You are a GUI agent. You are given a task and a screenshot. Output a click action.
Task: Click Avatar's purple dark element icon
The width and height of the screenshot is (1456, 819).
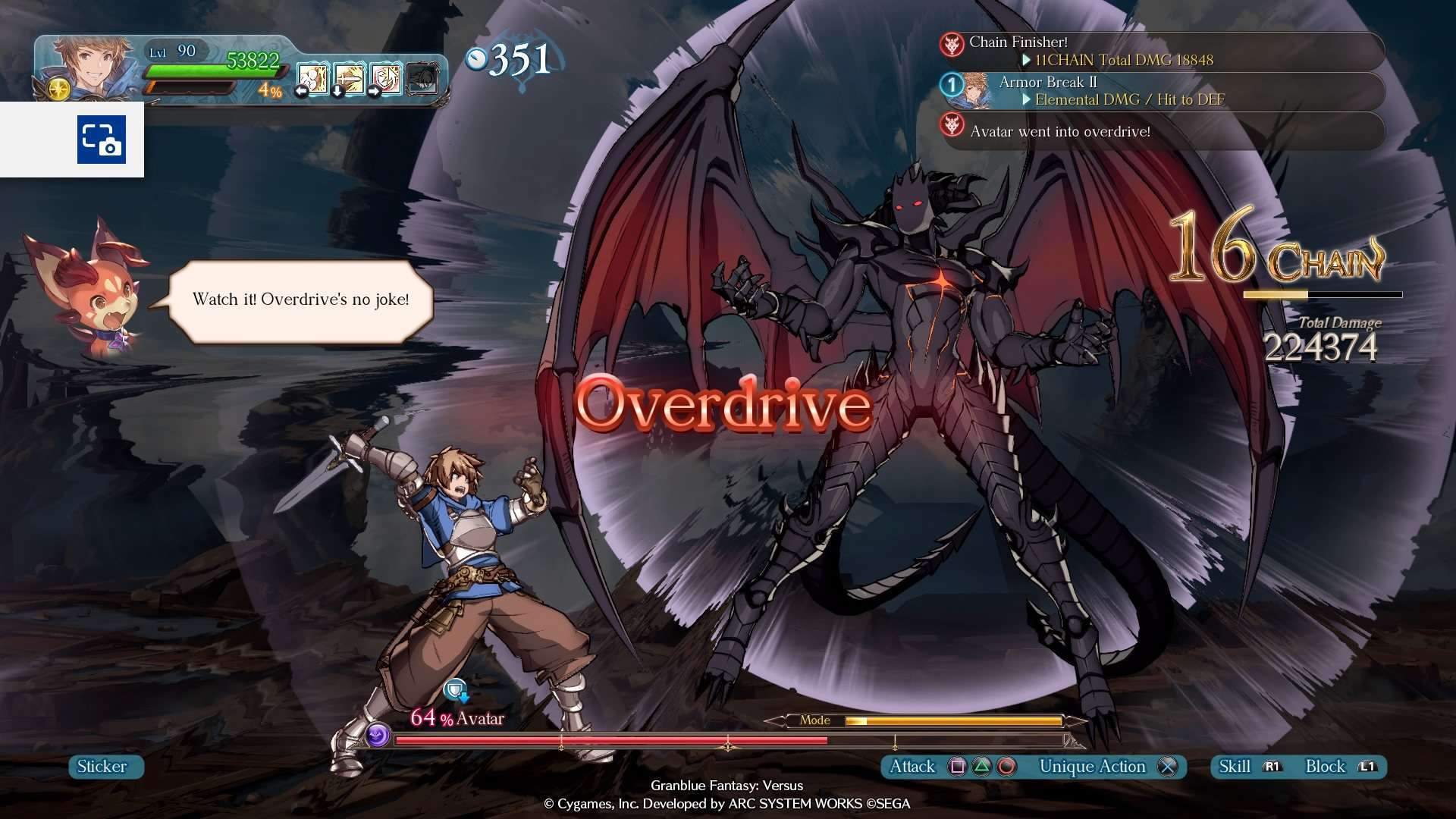tap(378, 734)
